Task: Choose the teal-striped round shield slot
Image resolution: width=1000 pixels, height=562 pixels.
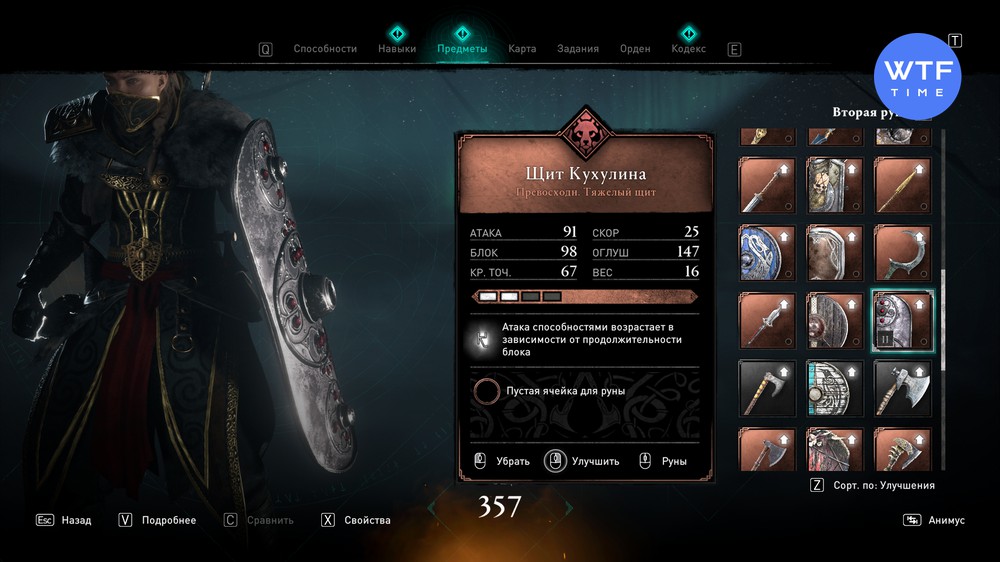Action: click(x=835, y=388)
